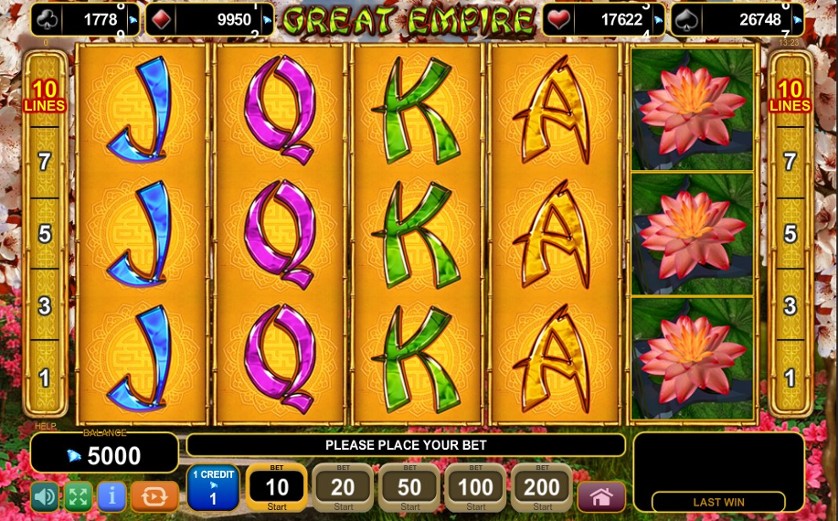Place the 20 bet and start
Viewport: 838px width, 521px height.
point(342,488)
